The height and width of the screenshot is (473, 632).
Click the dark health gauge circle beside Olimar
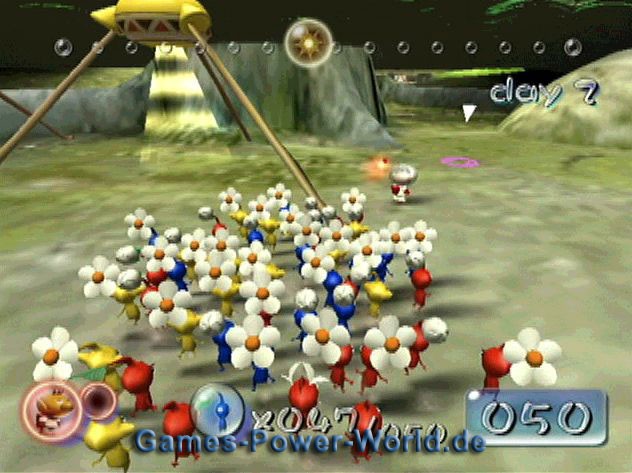[x=97, y=402]
